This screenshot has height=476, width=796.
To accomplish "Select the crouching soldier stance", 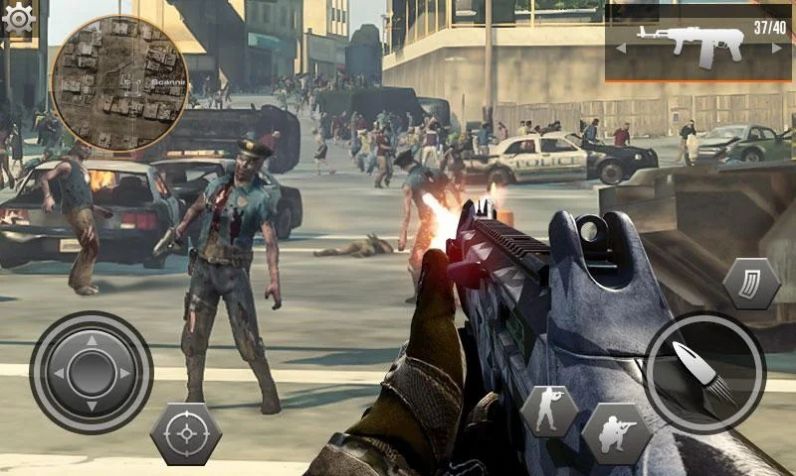I will click(616, 433).
